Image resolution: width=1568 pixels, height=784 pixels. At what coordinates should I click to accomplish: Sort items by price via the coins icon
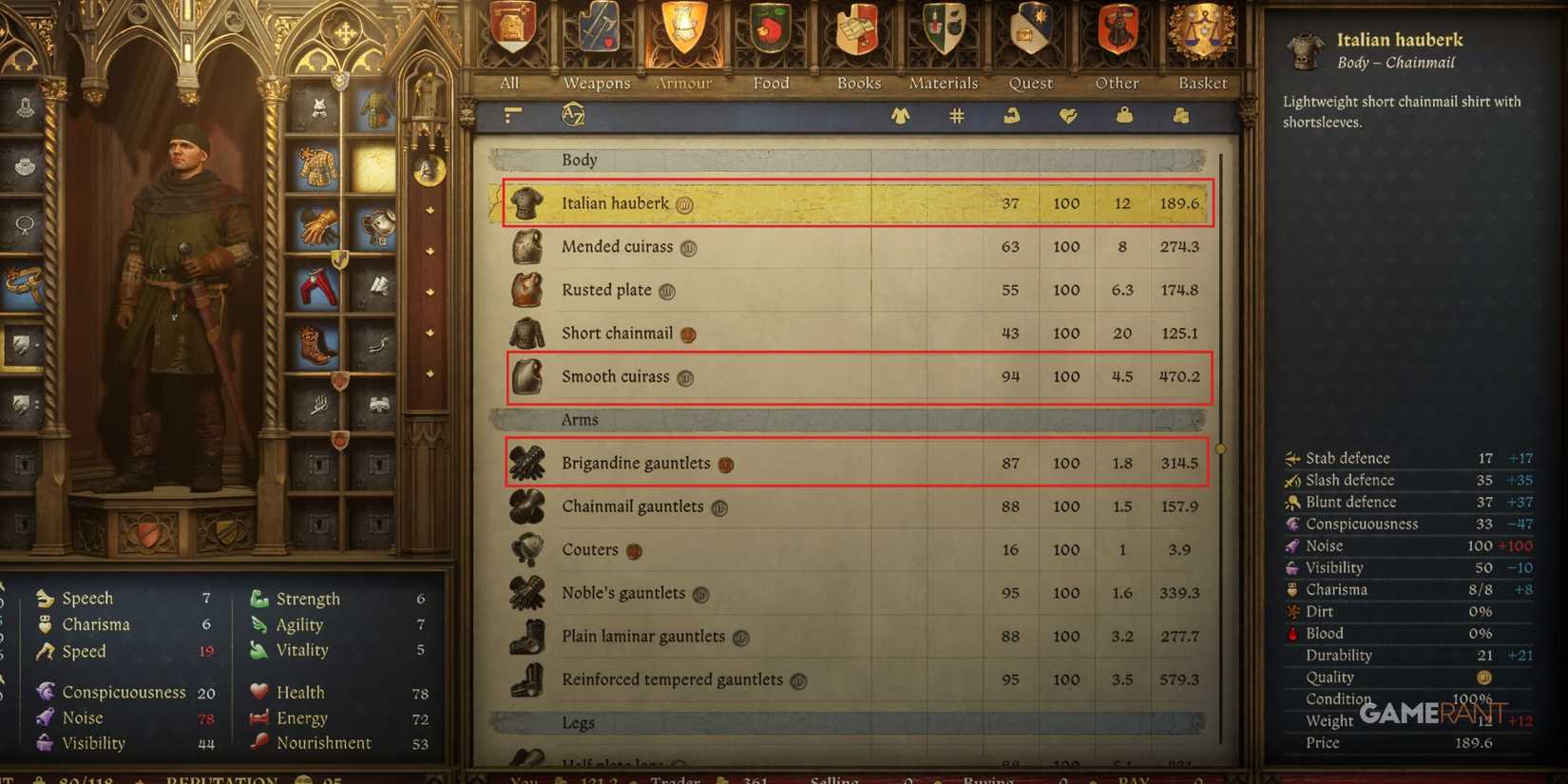coord(1181,116)
